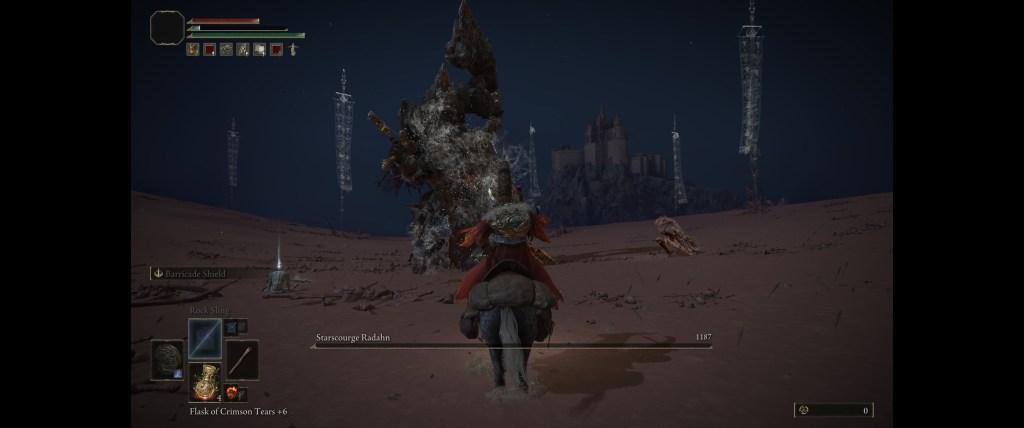Choose the round shield left-hand slot
Screen dimensions: 1024x428
[167, 360]
